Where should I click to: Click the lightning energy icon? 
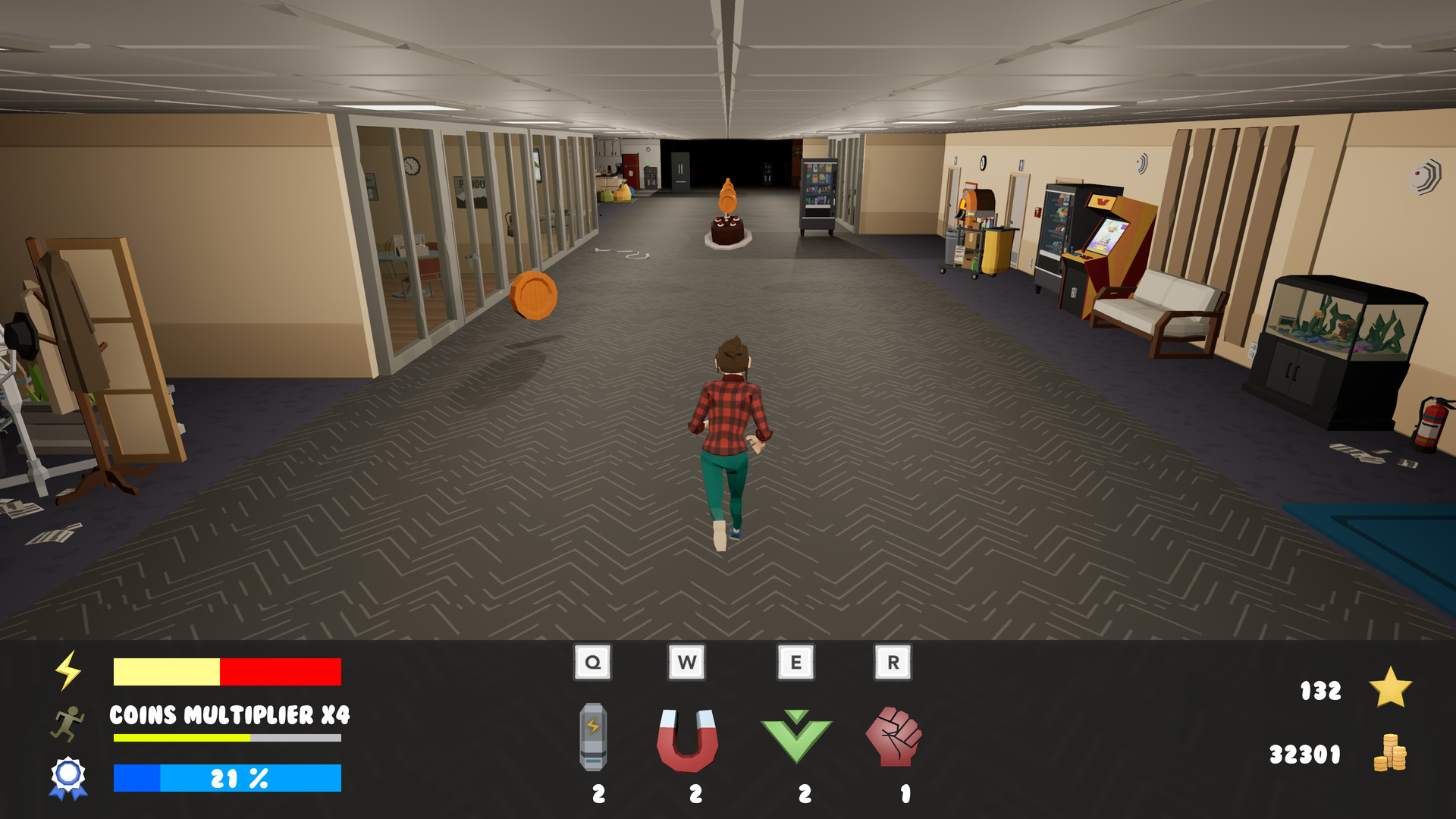pyautogui.click(x=68, y=670)
